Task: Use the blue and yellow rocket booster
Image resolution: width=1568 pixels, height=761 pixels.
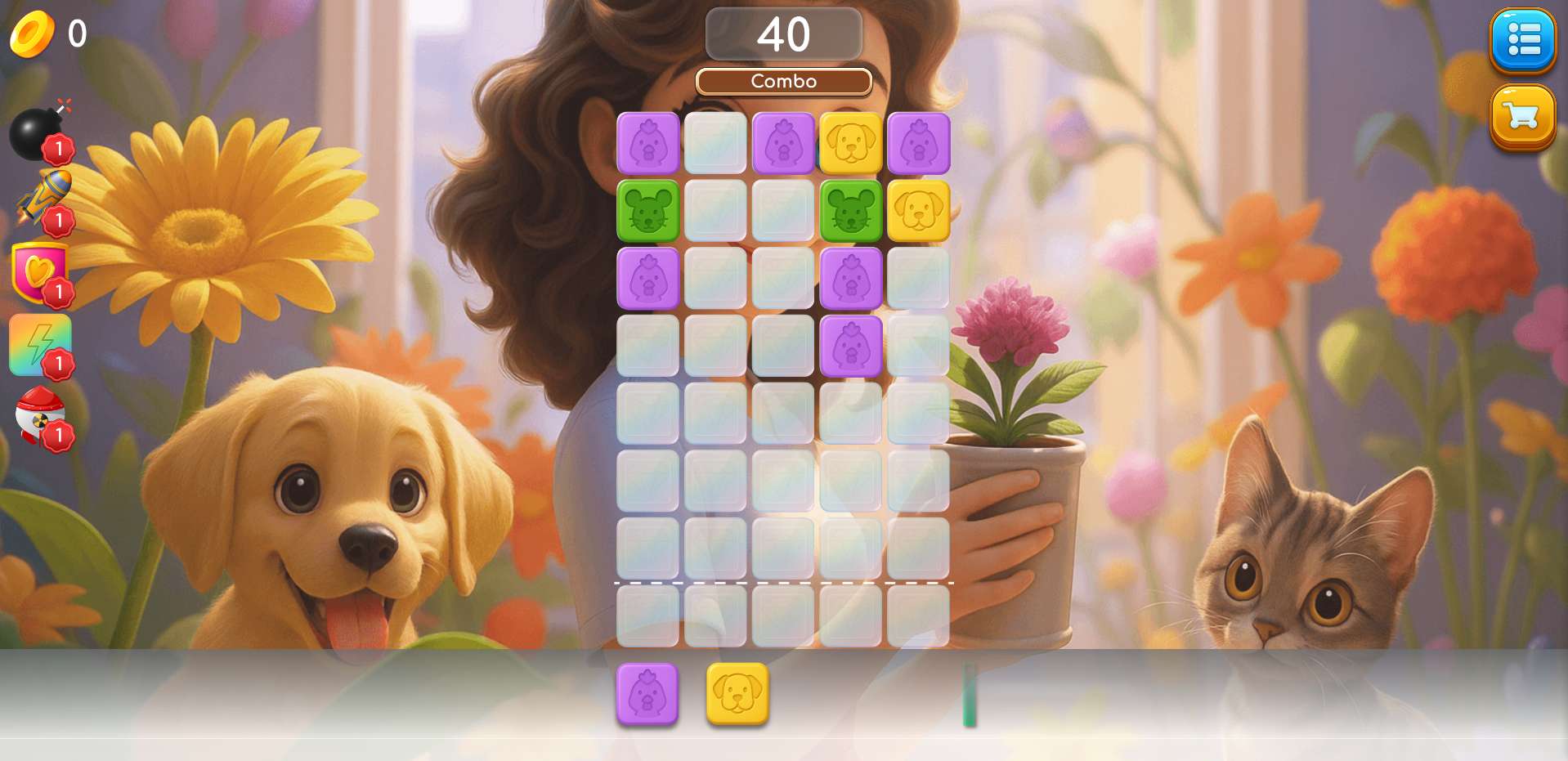Action: coord(43,199)
